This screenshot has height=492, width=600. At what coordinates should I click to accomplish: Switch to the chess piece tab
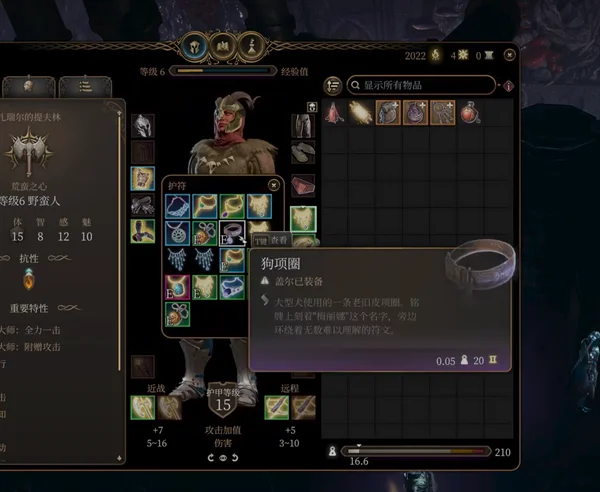click(x=253, y=47)
